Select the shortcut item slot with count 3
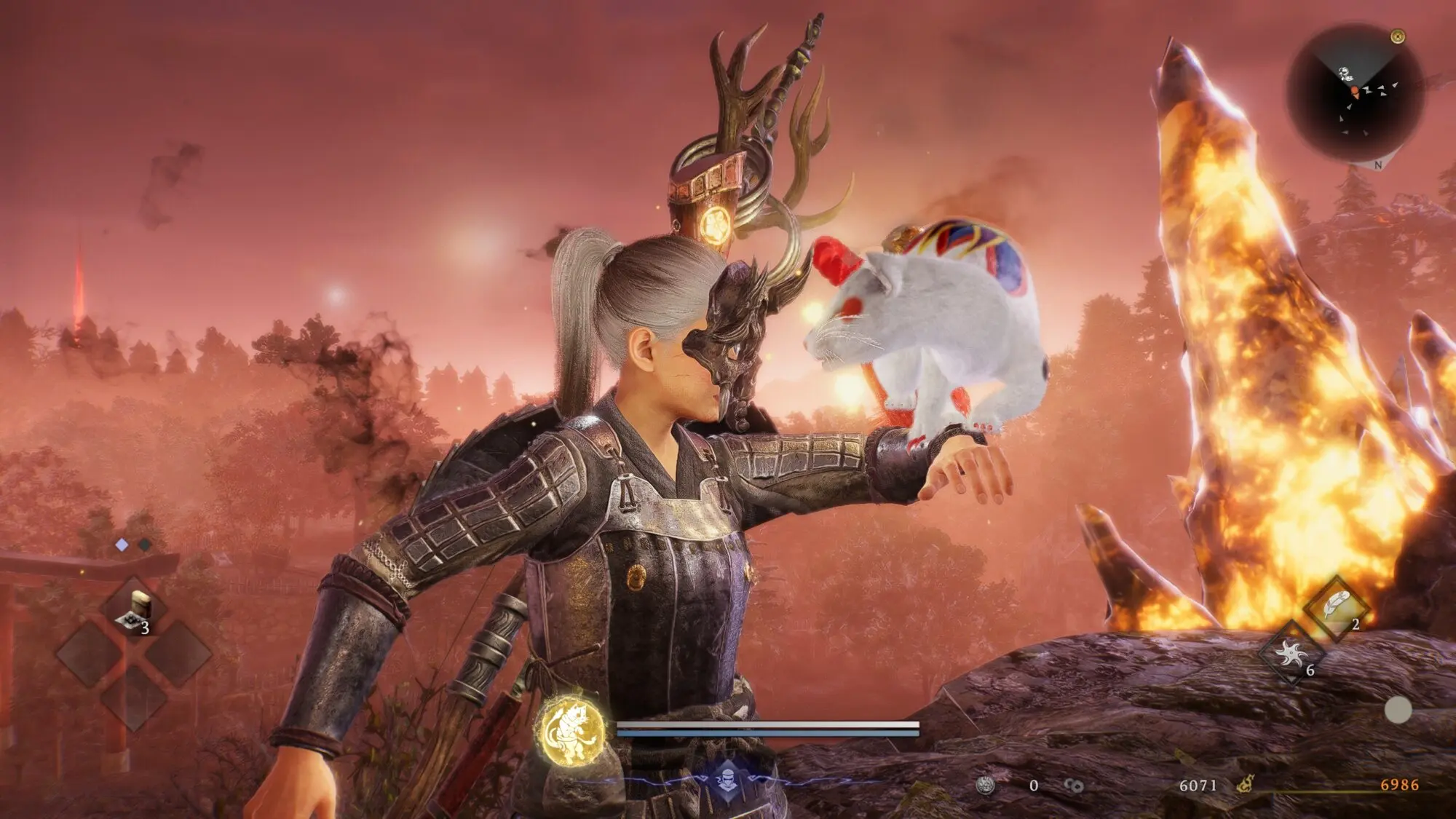Screen dimensions: 1456x819 134,610
